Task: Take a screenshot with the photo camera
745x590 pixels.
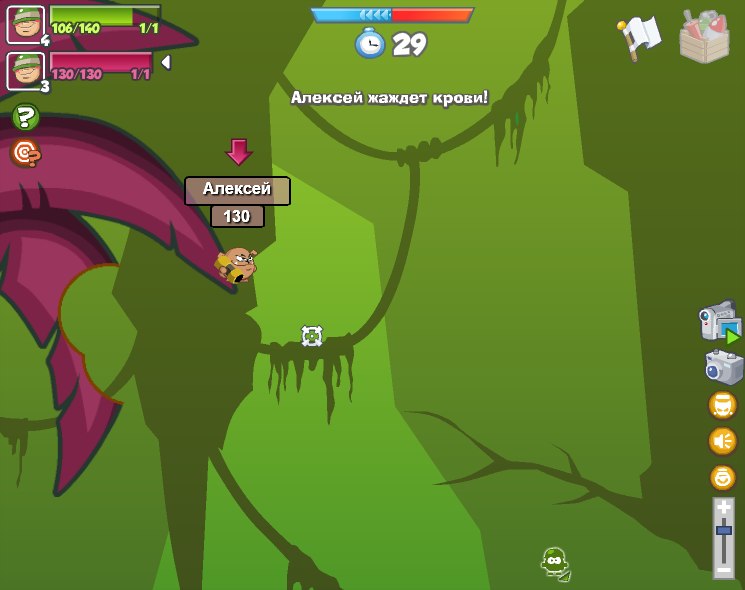Action: [x=723, y=367]
